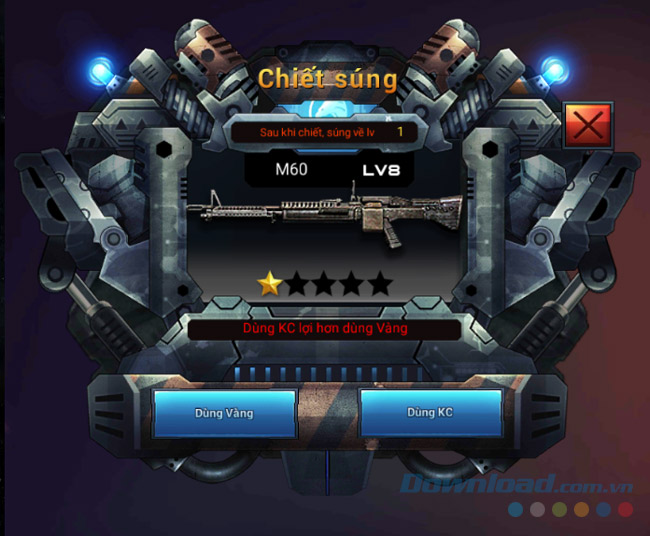
Task: Select the Dùng KC option
Action: click(x=430, y=413)
